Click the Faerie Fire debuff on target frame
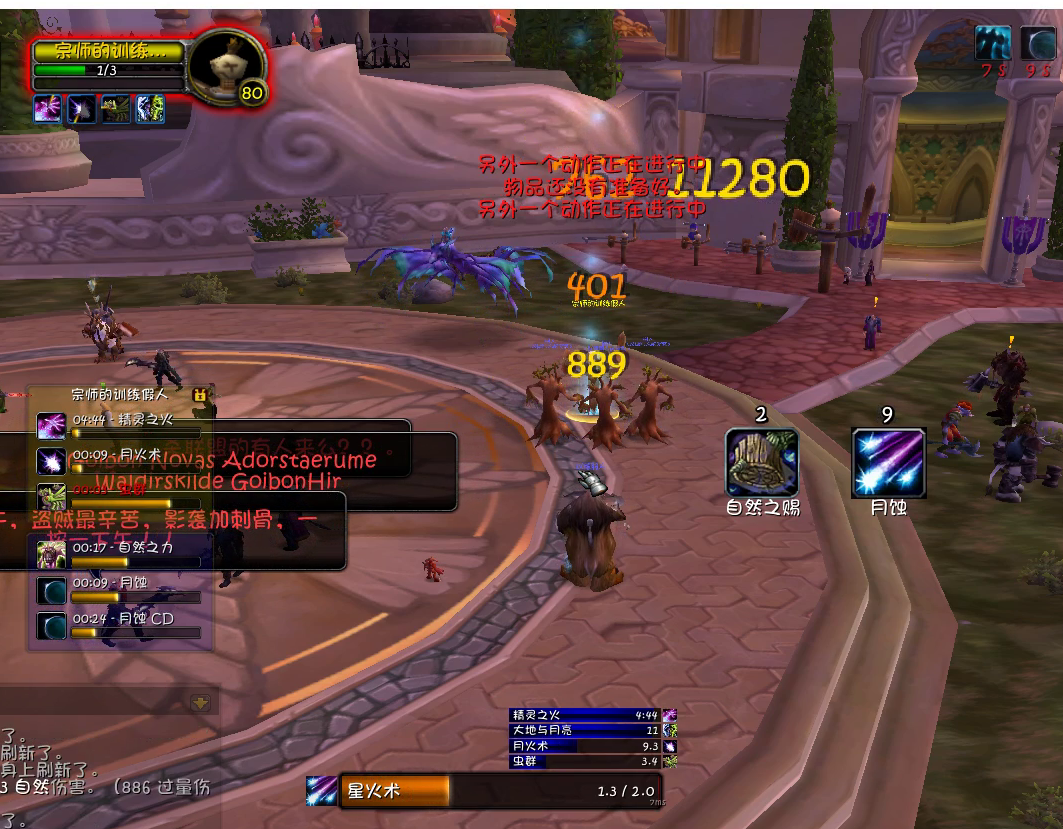 coord(48,109)
